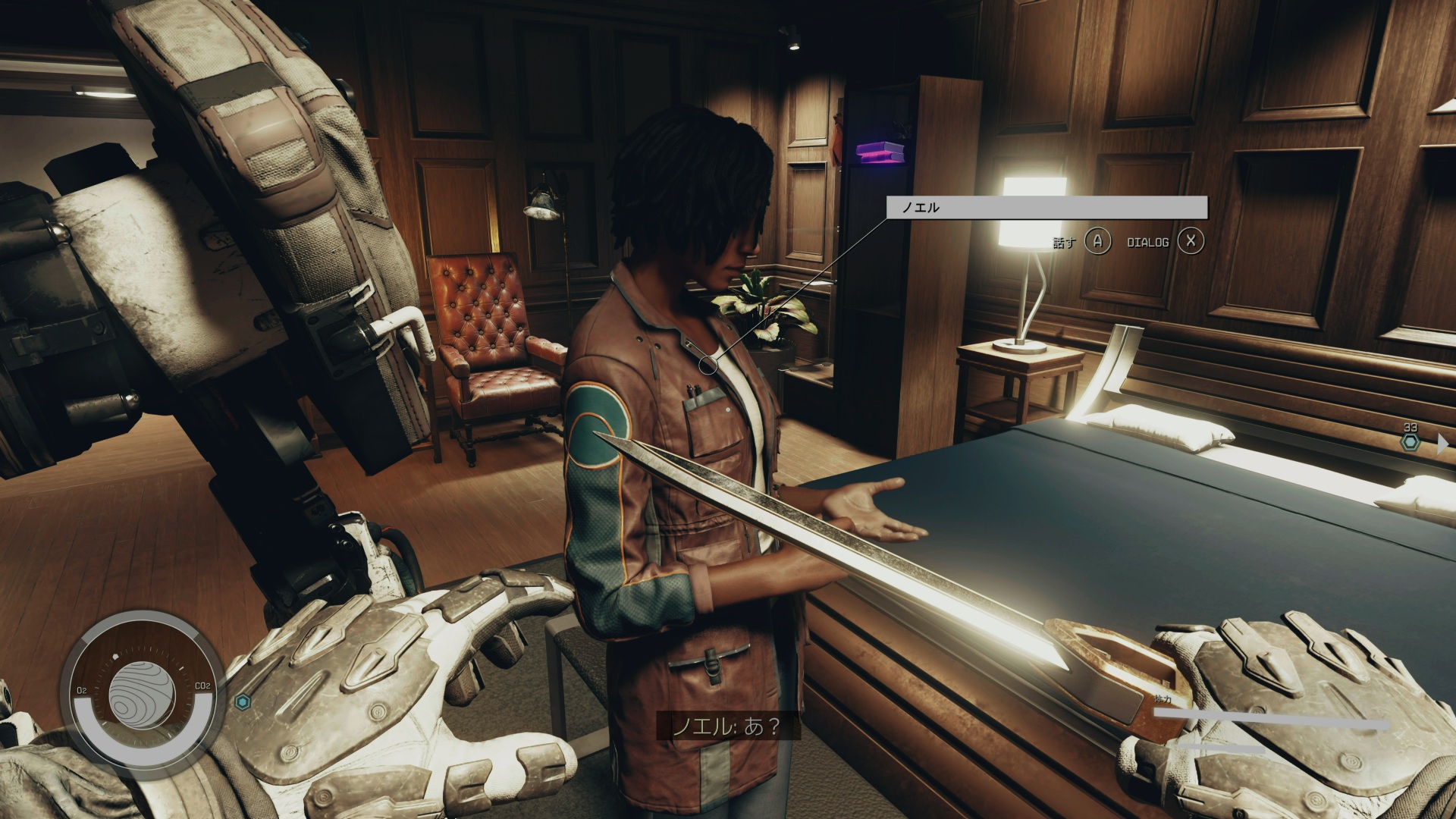The width and height of the screenshot is (1456, 819).
Task: Select the ノエル name plate
Action: tap(1046, 207)
